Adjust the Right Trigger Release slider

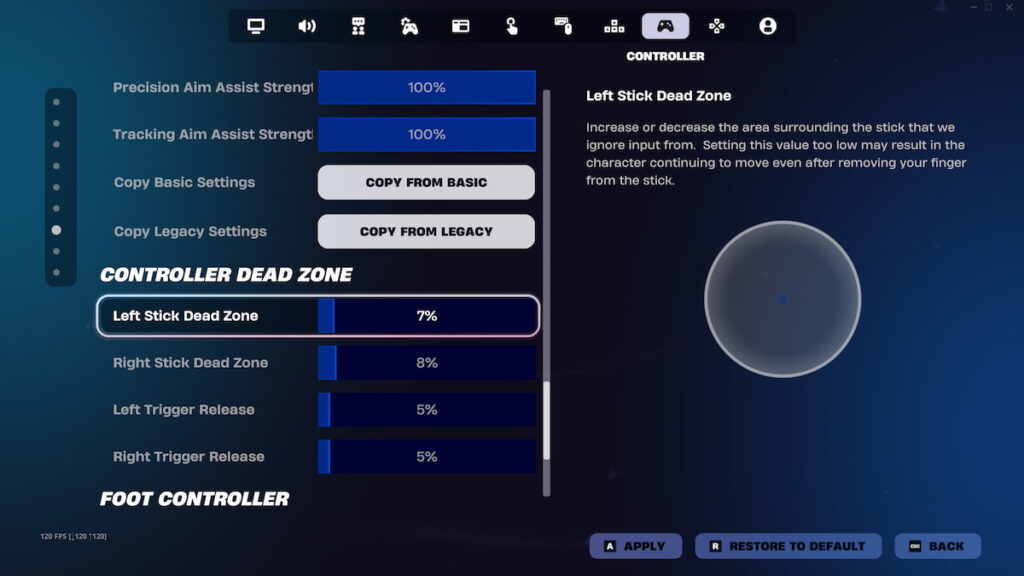[426, 457]
